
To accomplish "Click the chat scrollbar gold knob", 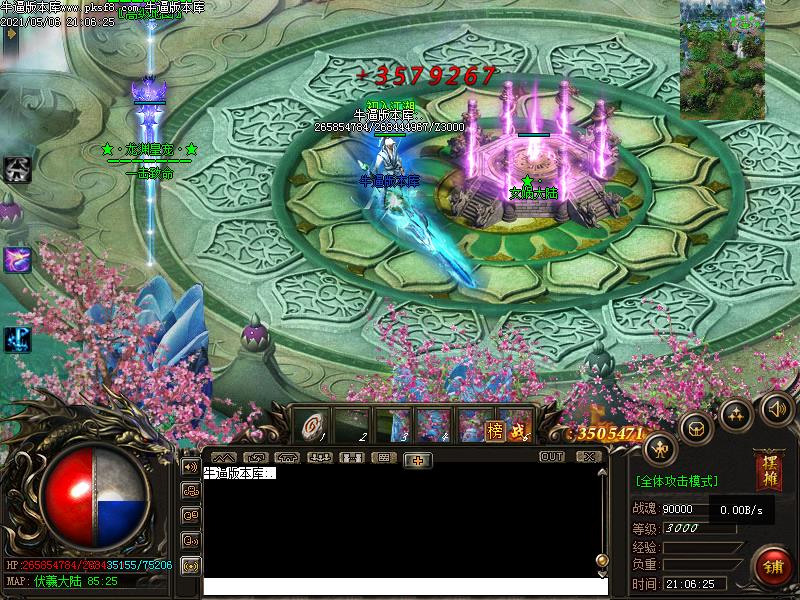I will tap(602, 561).
